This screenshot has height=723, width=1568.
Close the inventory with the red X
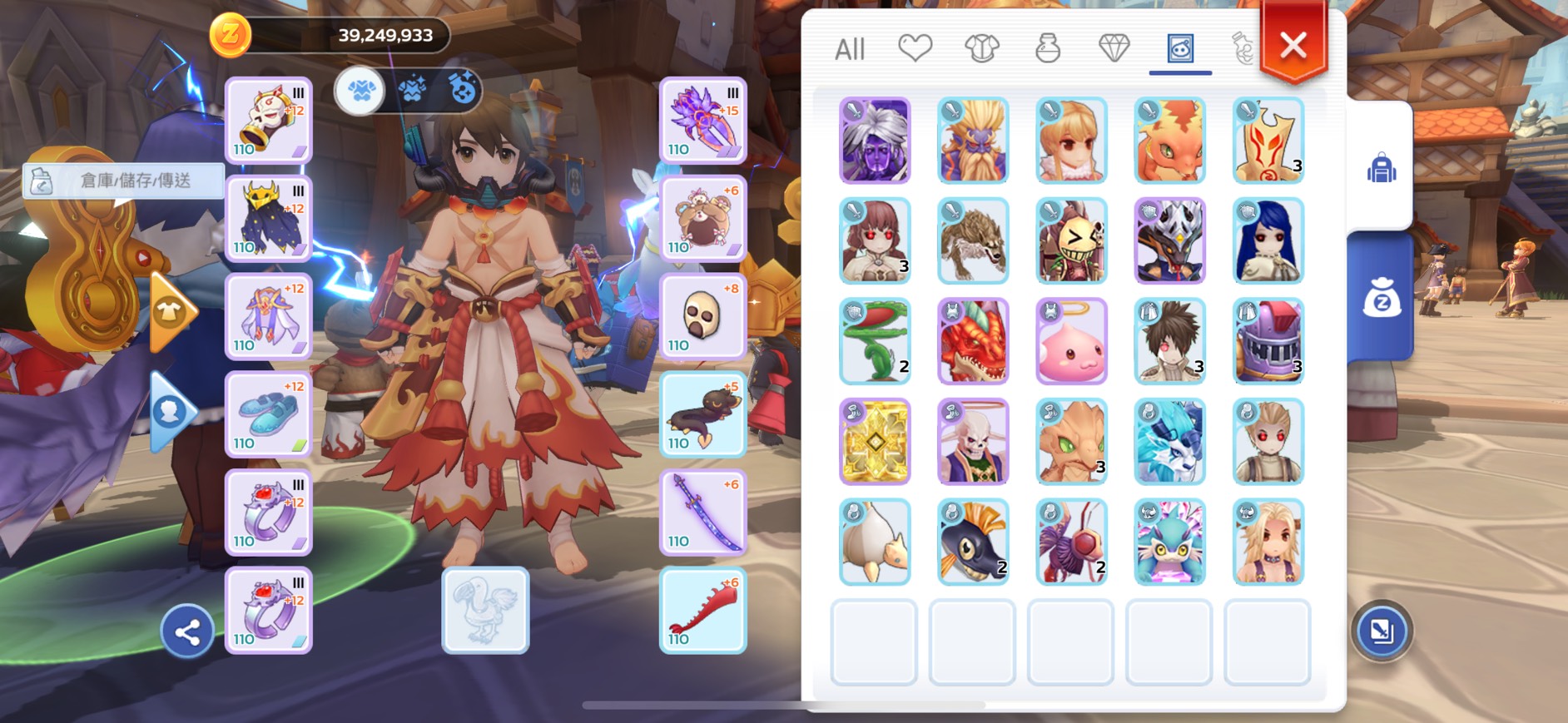pyautogui.click(x=1291, y=46)
